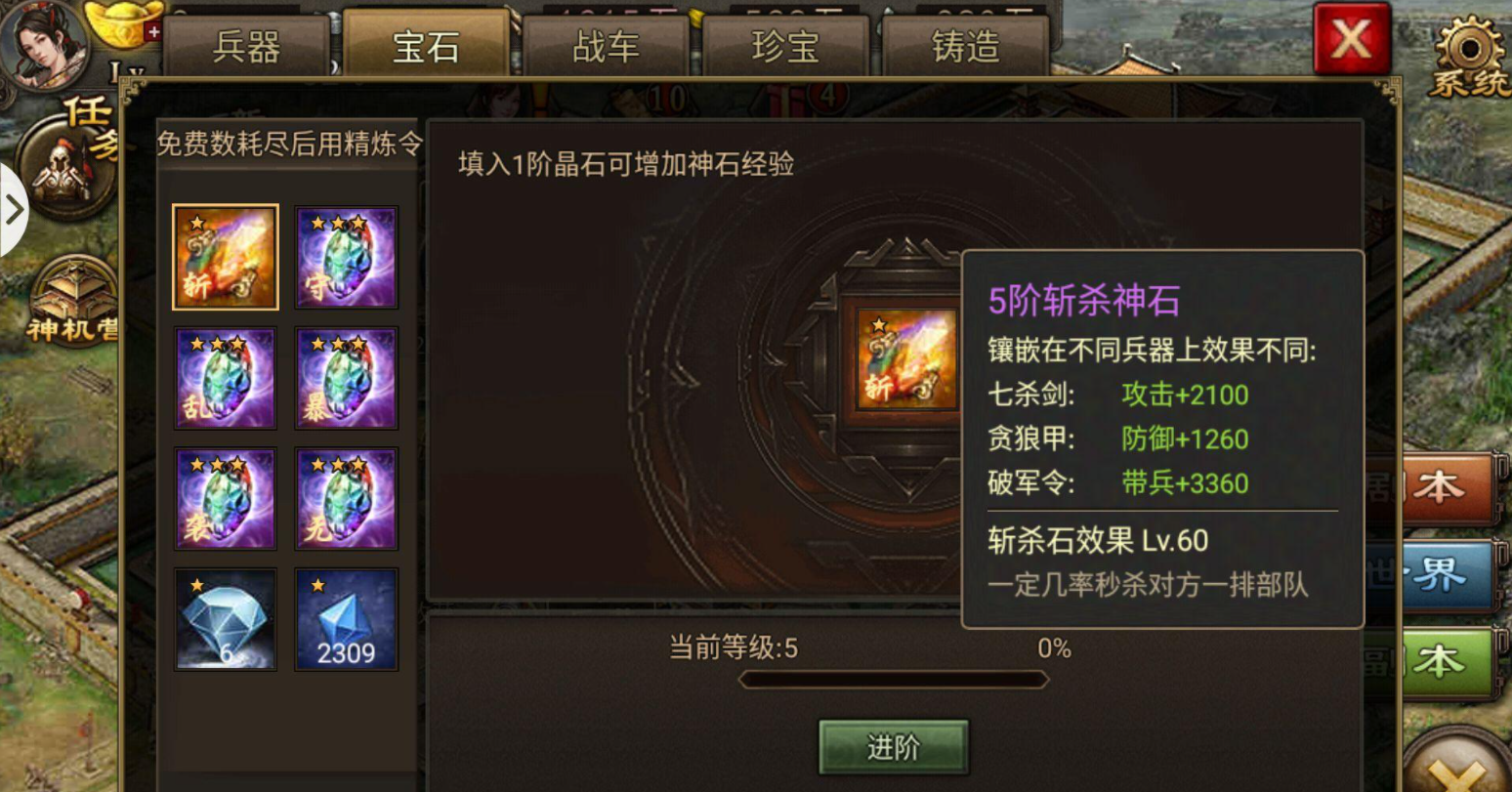Select the 乱 gem icon
Viewport: 1512px width, 792px height.
(x=225, y=377)
